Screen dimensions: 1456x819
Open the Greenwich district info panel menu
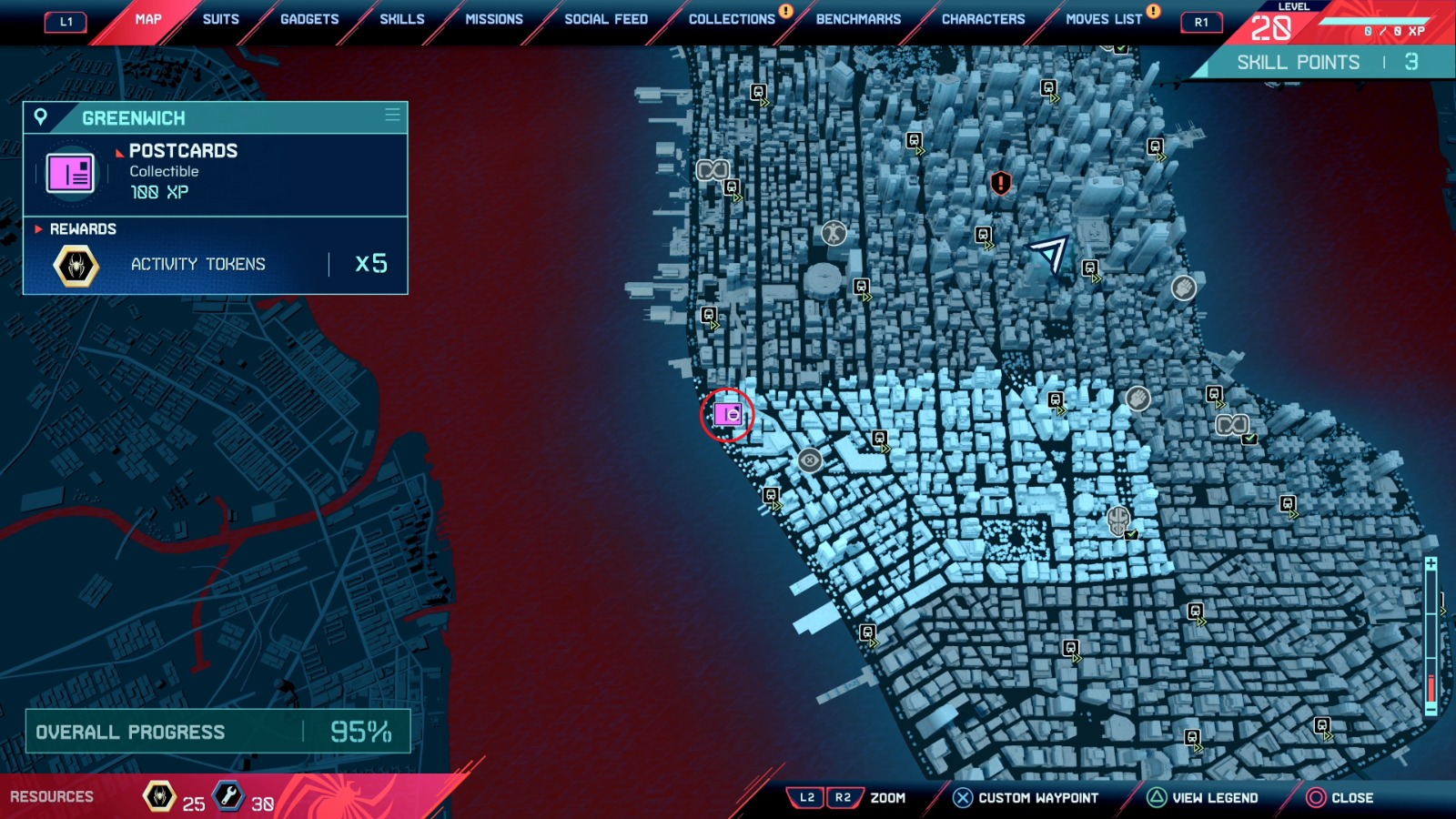(392, 116)
